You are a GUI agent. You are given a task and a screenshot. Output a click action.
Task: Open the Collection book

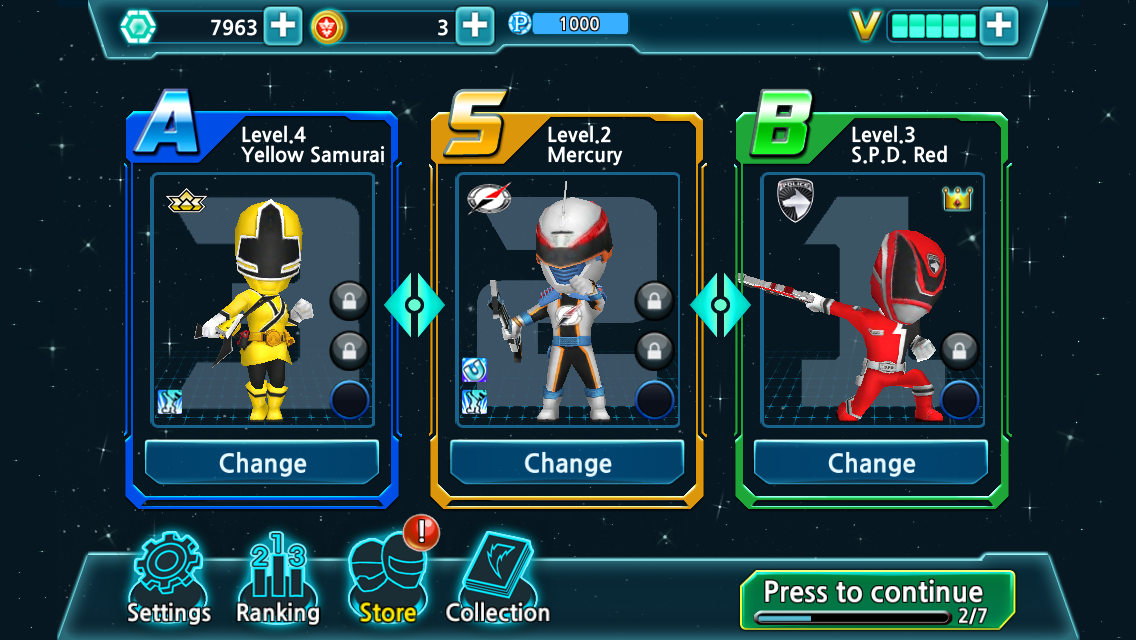498,580
